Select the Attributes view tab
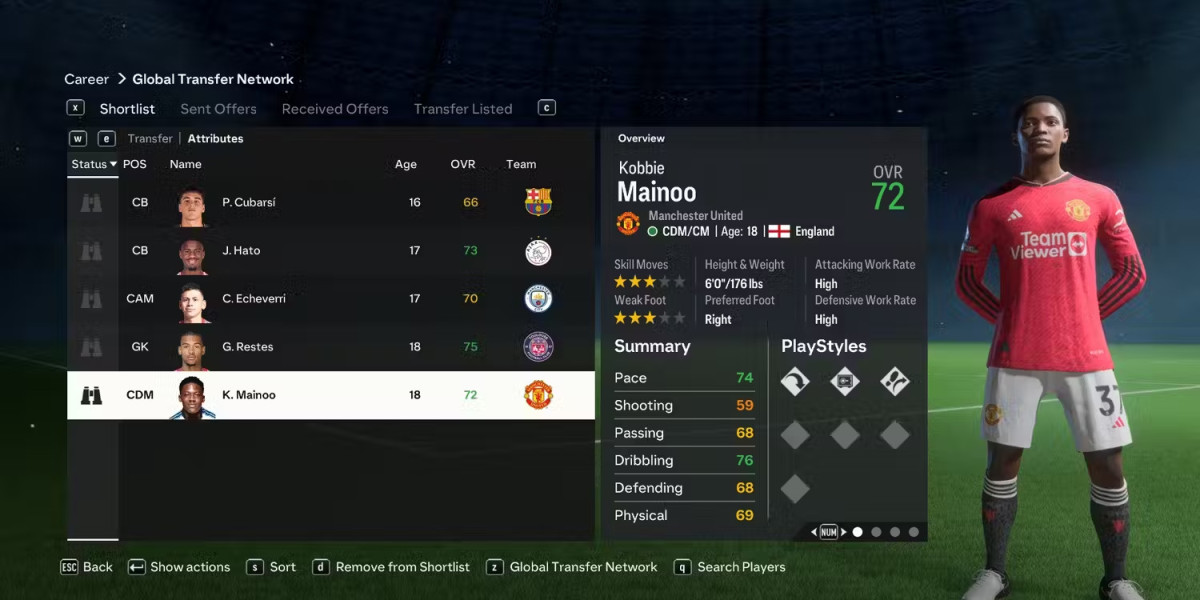Image resolution: width=1200 pixels, height=600 pixels. (215, 139)
